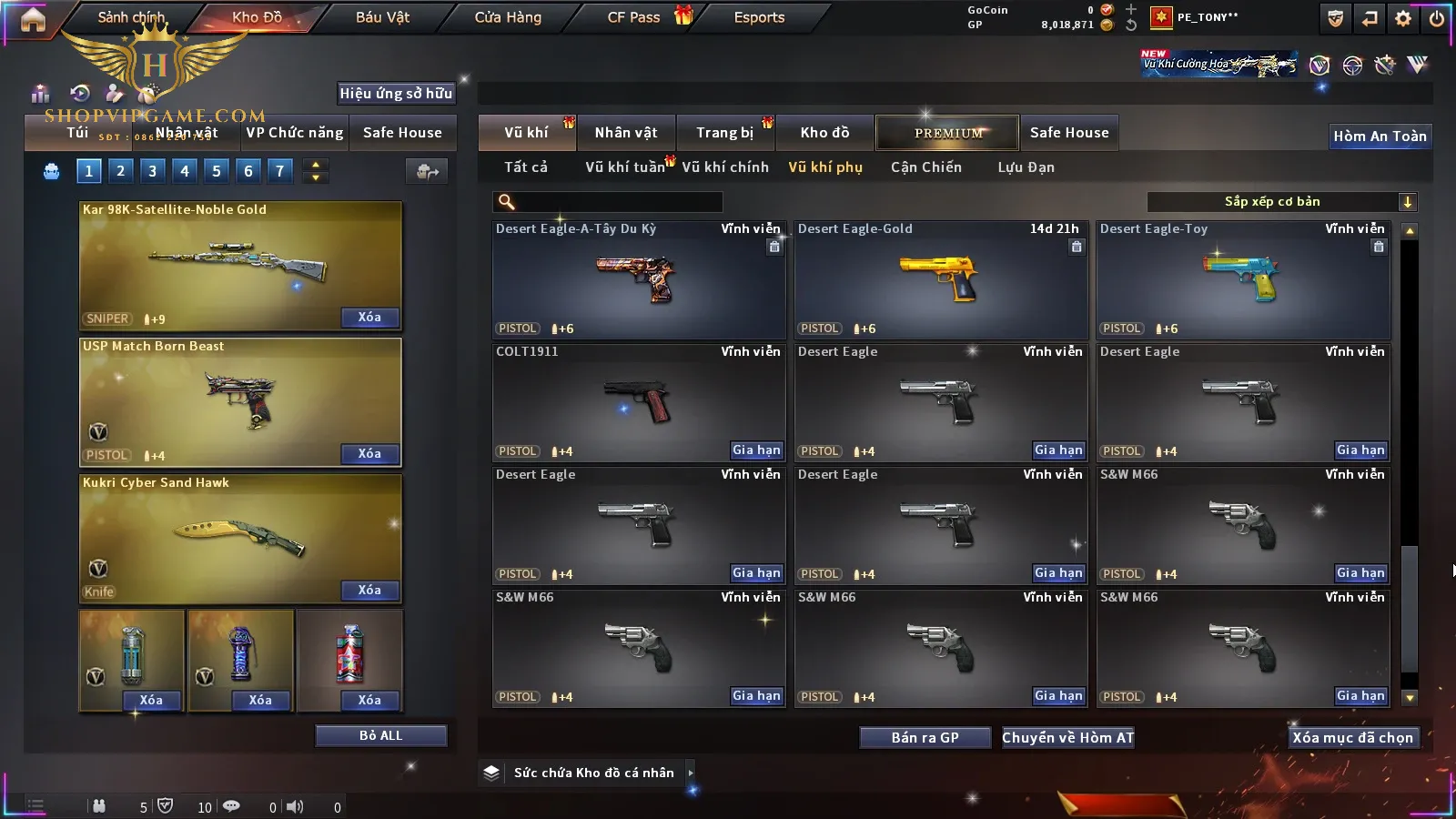Switch to the Nhân vật storage tab
The height and width of the screenshot is (819, 1456).
click(x=625, y=133)
